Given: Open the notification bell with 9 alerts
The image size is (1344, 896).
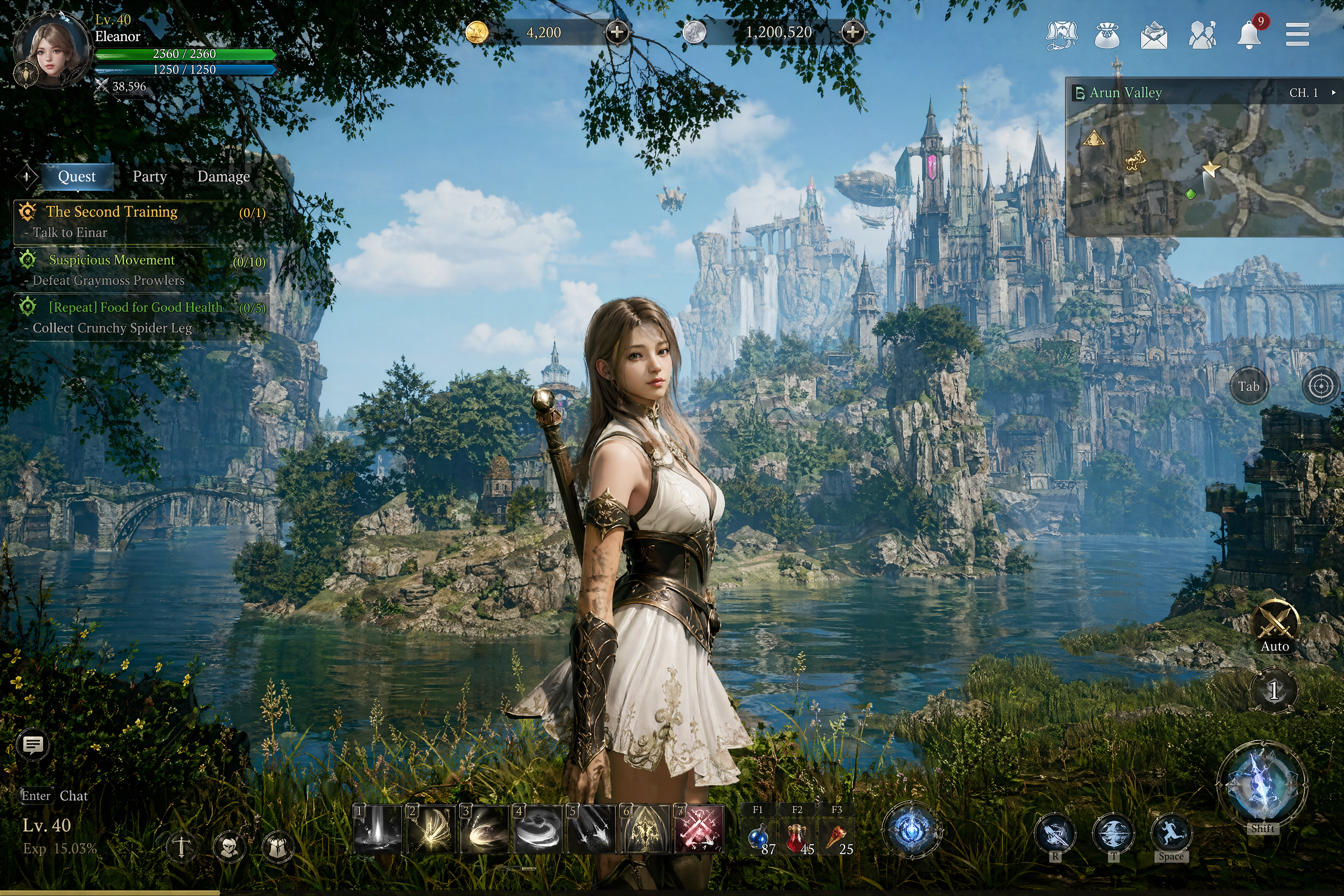Looking at the screenshot, I should pos(1249,34).
